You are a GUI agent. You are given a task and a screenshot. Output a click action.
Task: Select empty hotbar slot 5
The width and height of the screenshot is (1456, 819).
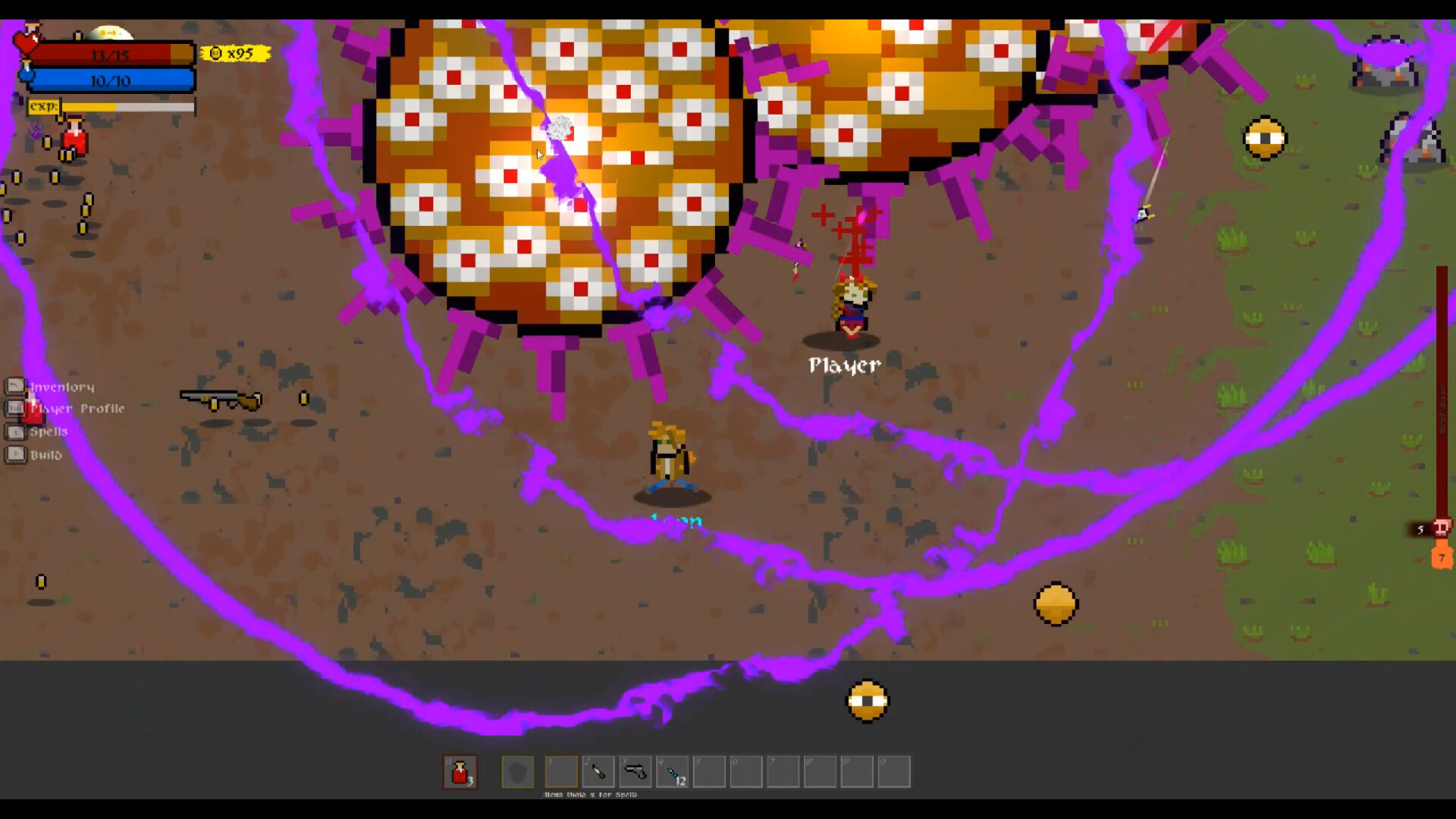(709, 771)
